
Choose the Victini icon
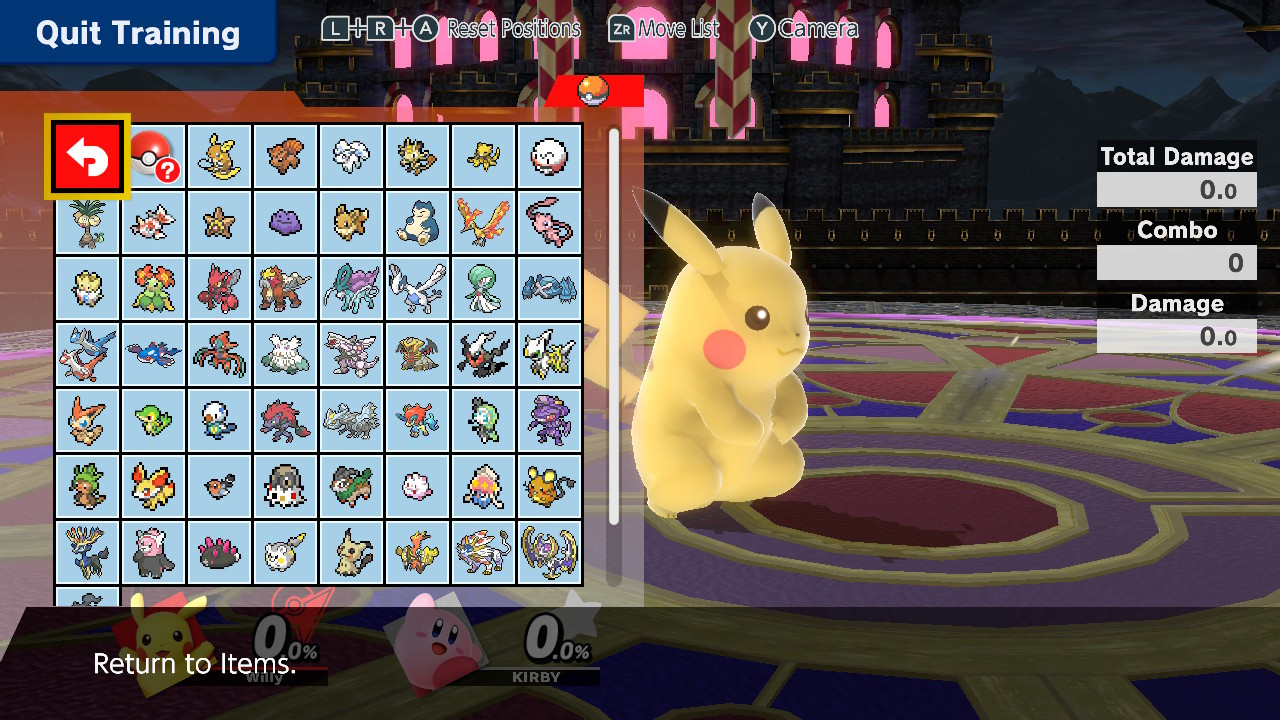click(x=87, y=420)
